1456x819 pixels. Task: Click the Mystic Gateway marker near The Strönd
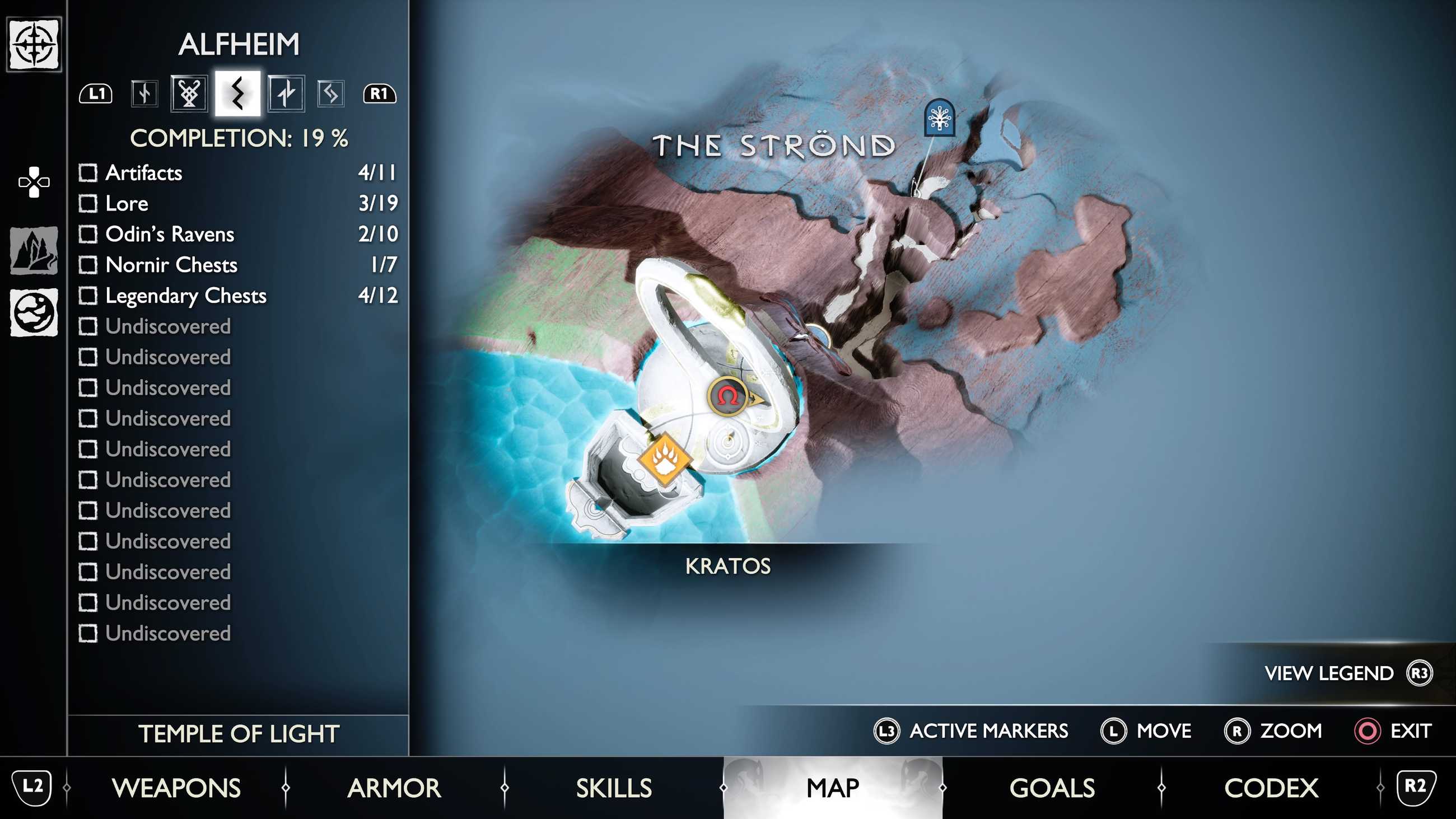[x=939, y=117]
